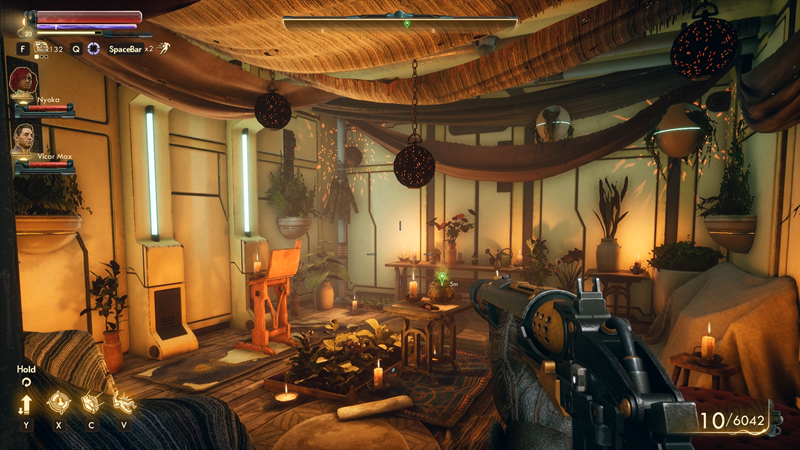This screenshot has height=450, width=800.
Task: Trigger the dodge sprint icon
Action: coord(164,48)
